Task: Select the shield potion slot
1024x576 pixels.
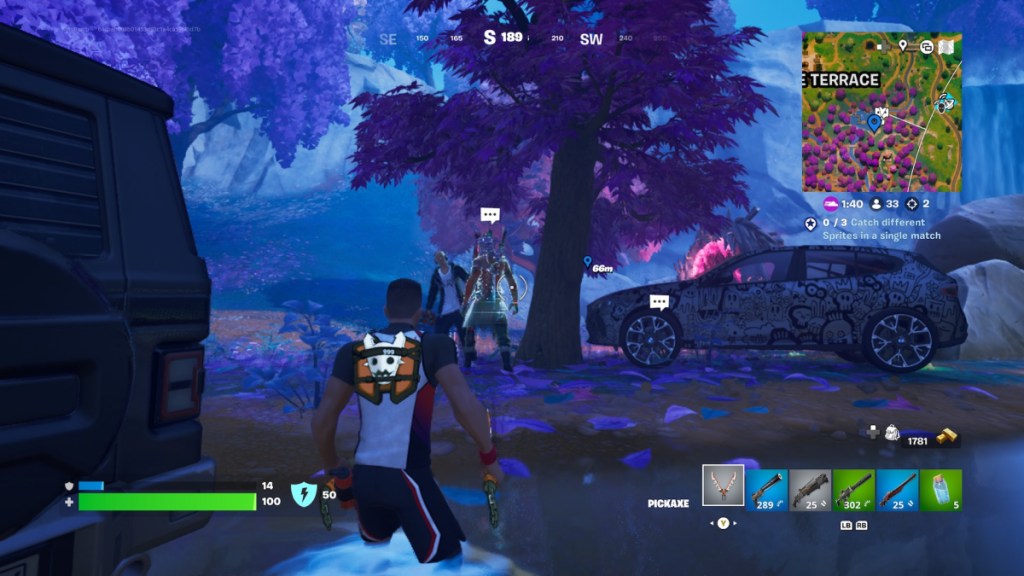Action: tap(941, 490)
